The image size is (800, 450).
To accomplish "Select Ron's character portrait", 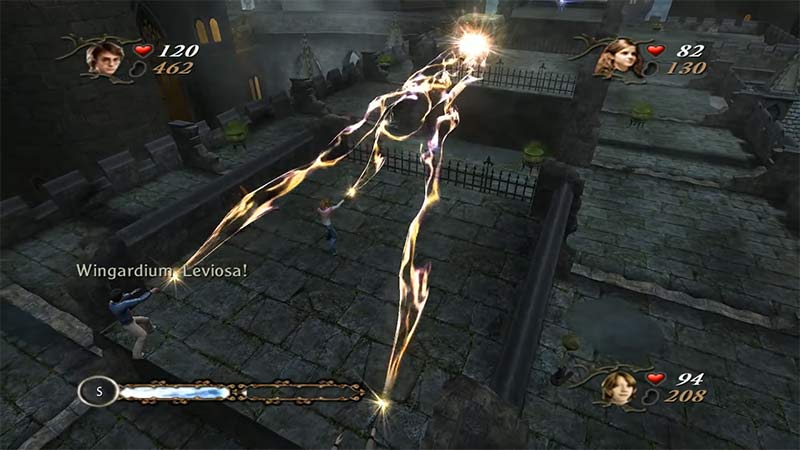I will pyautogui.click(x=619, y=387).
